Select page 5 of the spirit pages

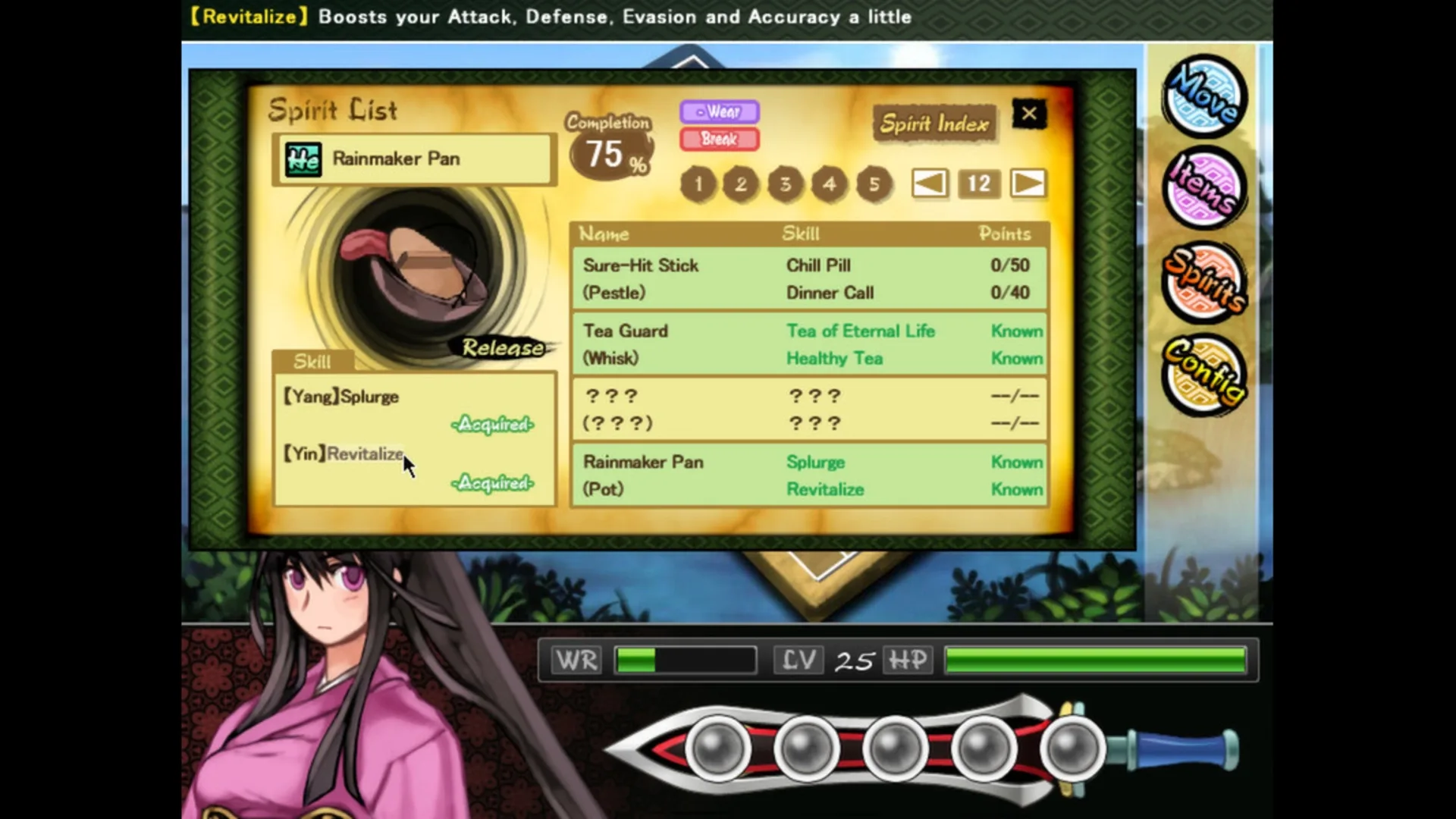[874, 184]
